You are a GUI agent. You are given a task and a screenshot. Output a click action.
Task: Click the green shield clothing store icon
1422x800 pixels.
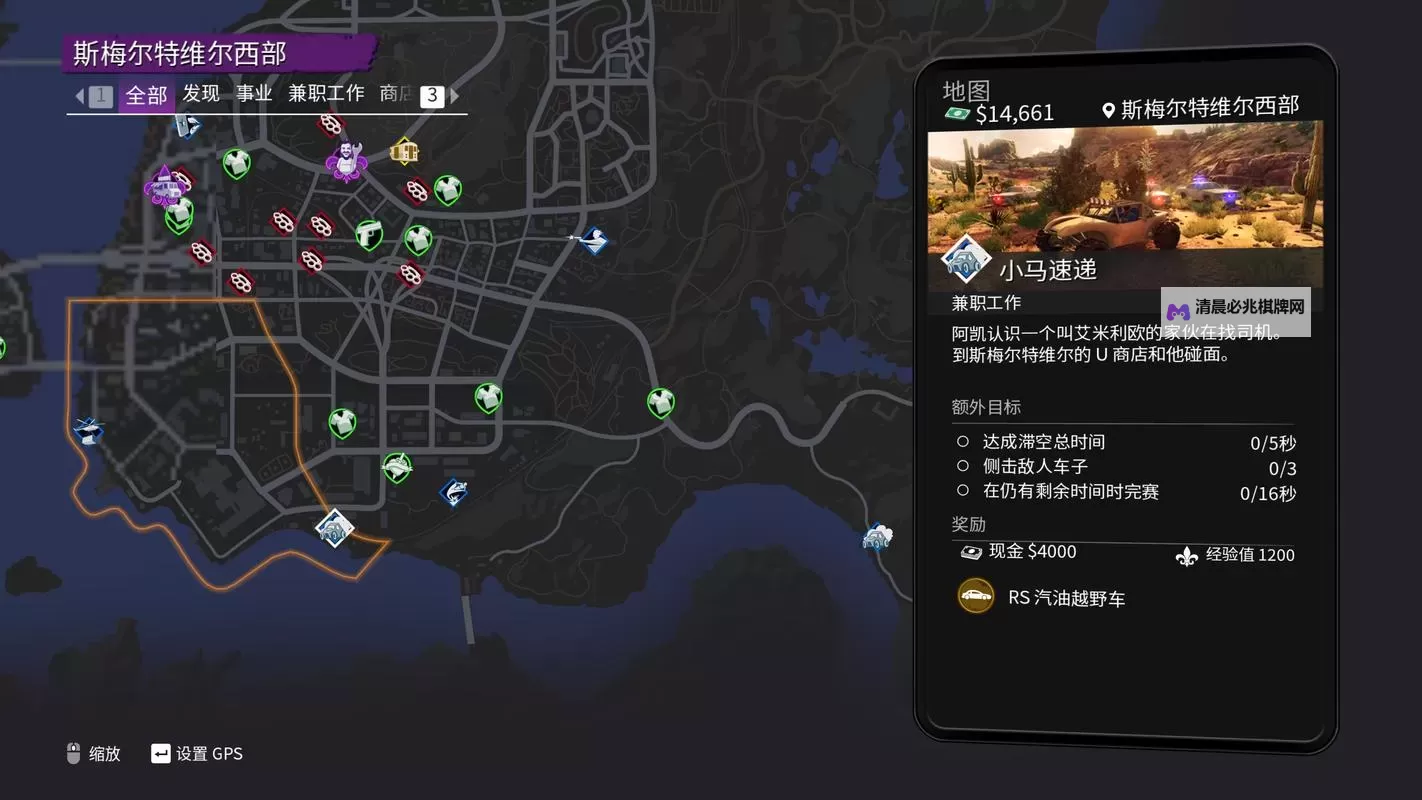click(x=237, y=164)
